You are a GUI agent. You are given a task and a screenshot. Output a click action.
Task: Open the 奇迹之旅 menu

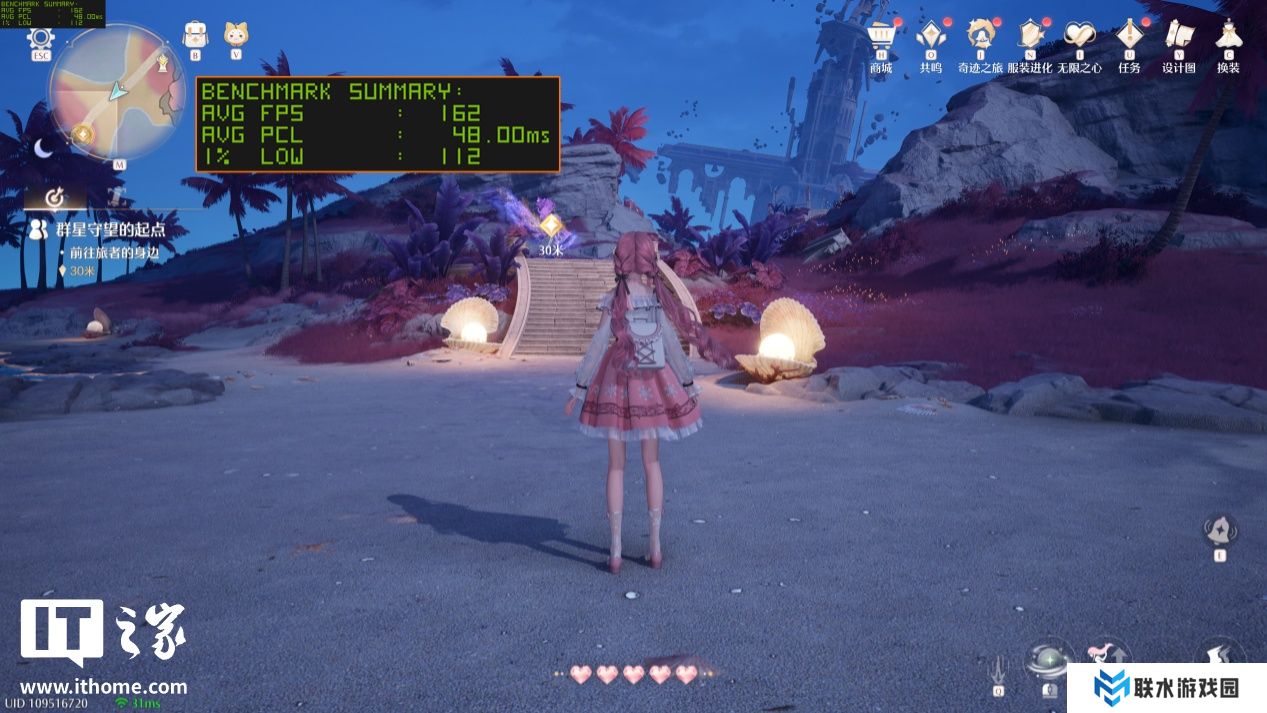(980, 38)
